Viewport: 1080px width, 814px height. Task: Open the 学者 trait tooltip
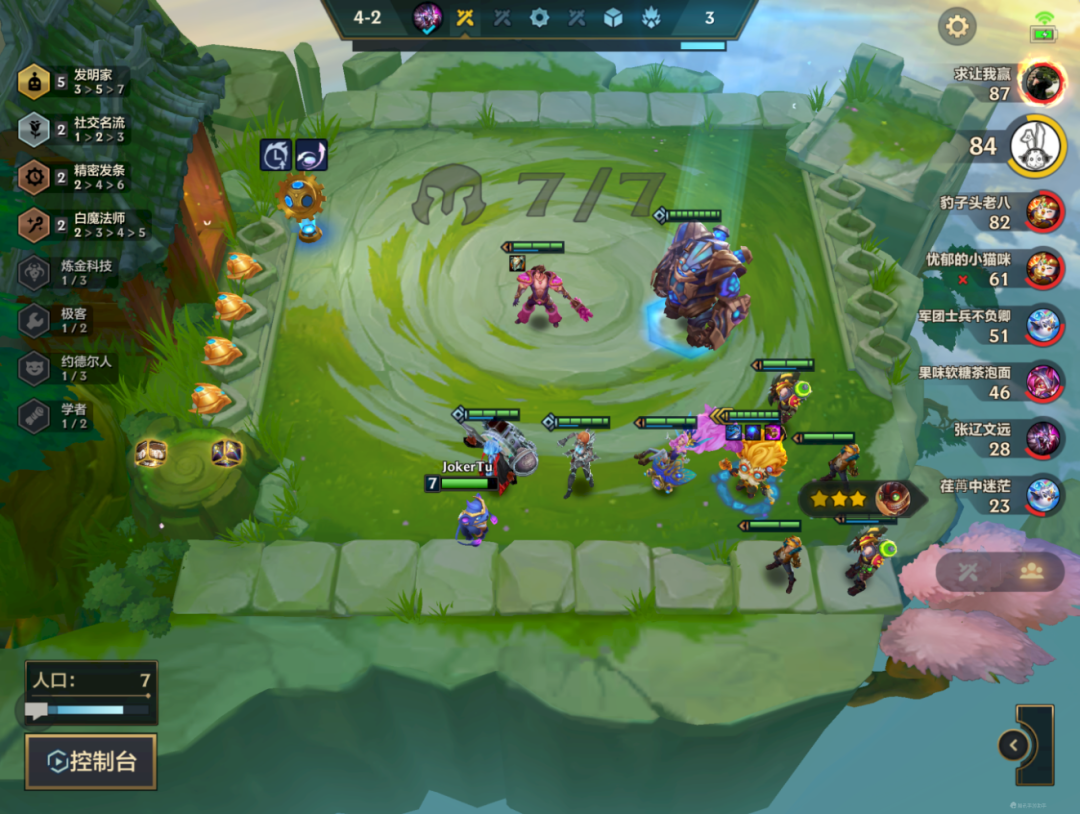click(70, 415)
